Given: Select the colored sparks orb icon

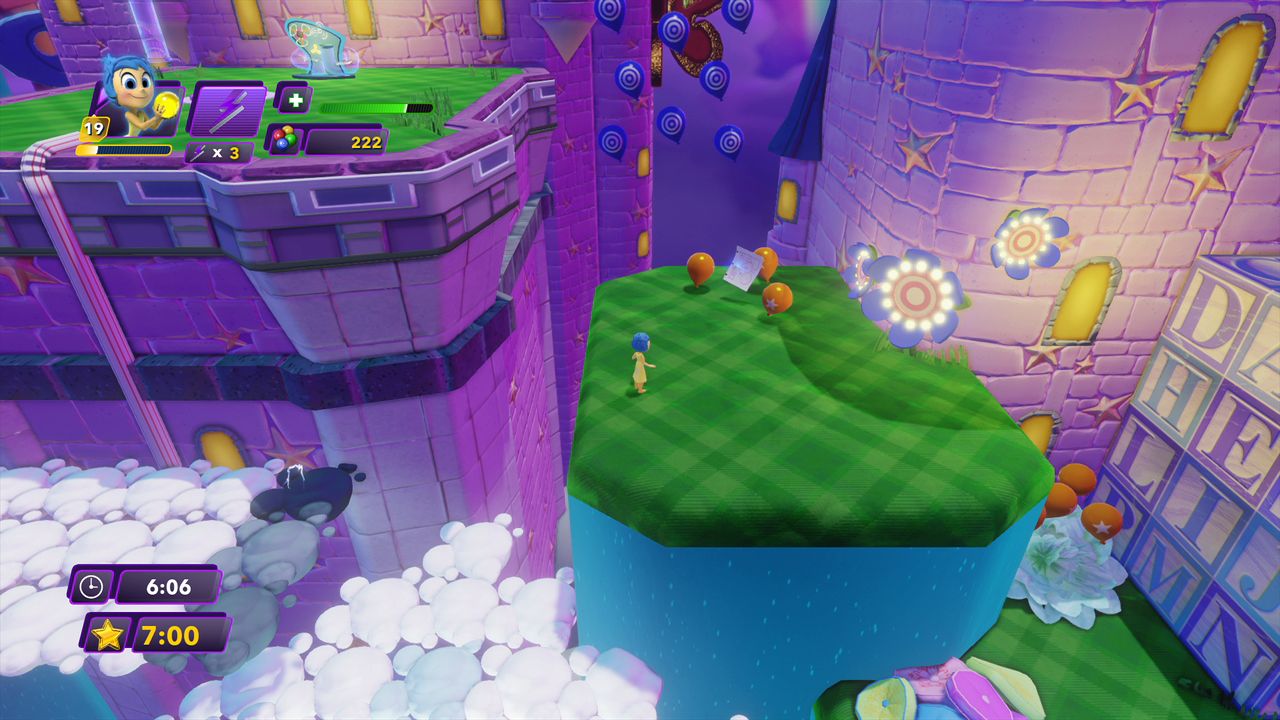Looking at the screenshot, I should [283, 140].
